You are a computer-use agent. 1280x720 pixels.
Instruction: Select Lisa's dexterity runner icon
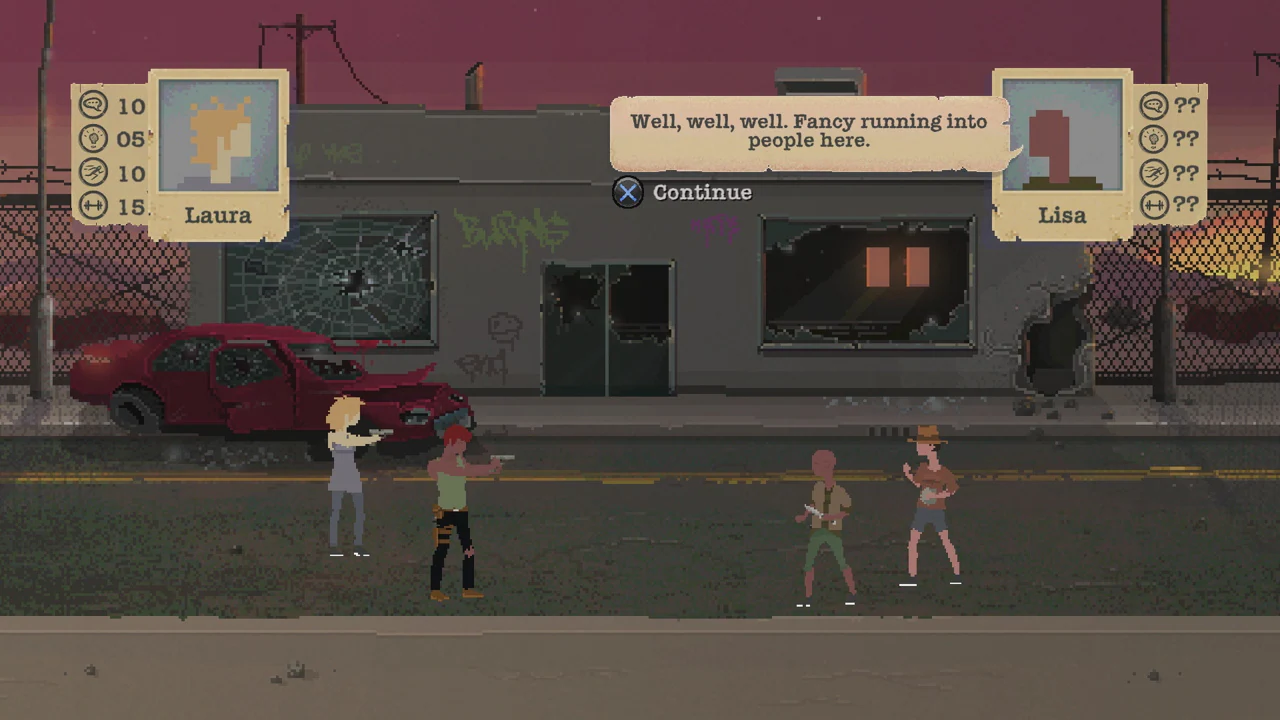click(1152, 173)
